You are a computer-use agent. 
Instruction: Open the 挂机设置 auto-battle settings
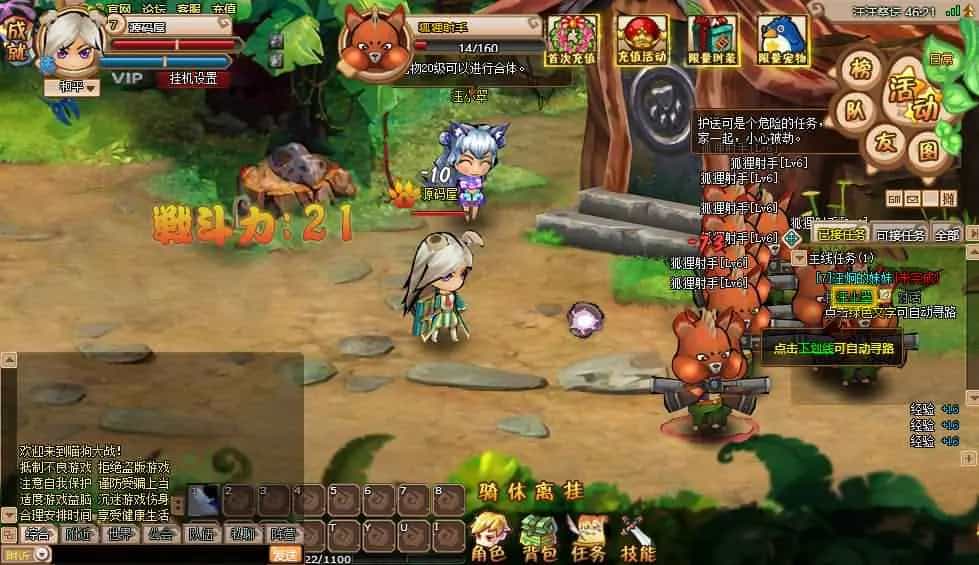pos(191,78)
